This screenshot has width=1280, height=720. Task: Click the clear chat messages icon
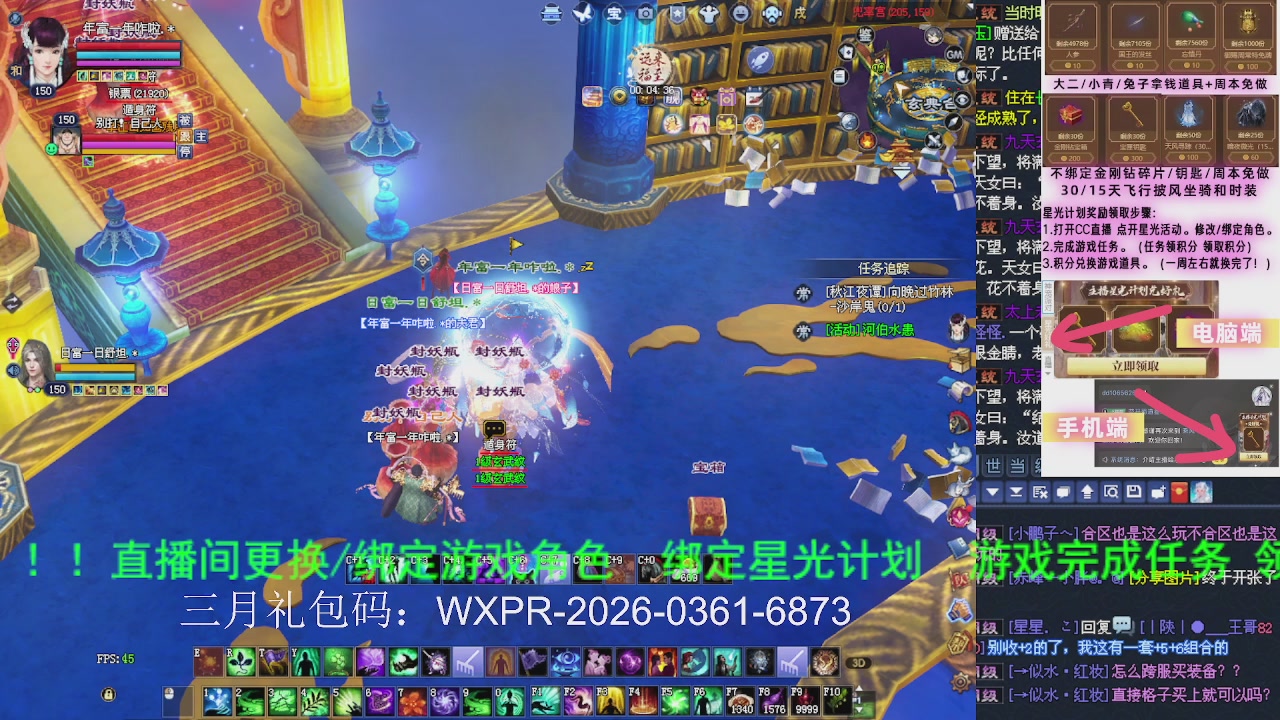[1041, 493]
